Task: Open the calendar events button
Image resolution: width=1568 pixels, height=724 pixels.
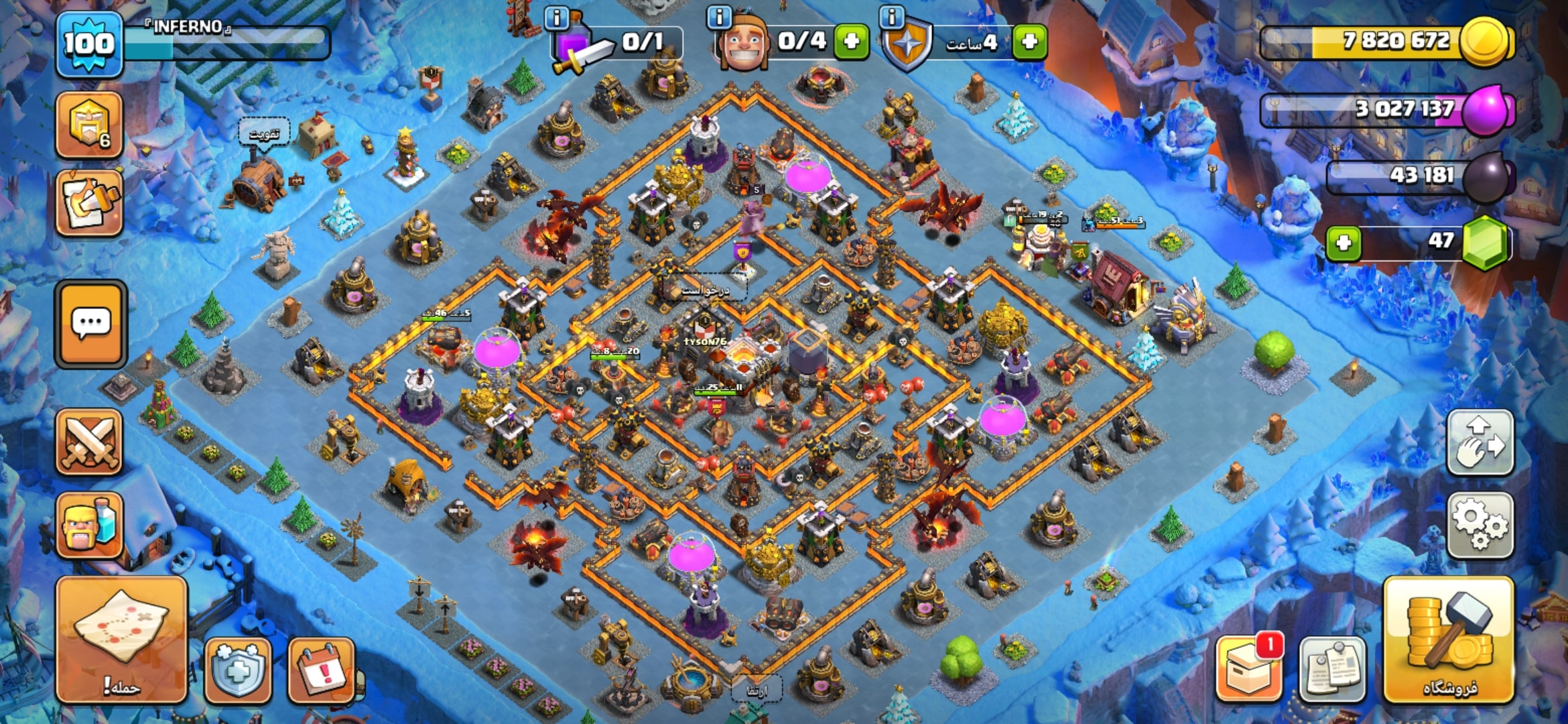Action: pos(321,670)
